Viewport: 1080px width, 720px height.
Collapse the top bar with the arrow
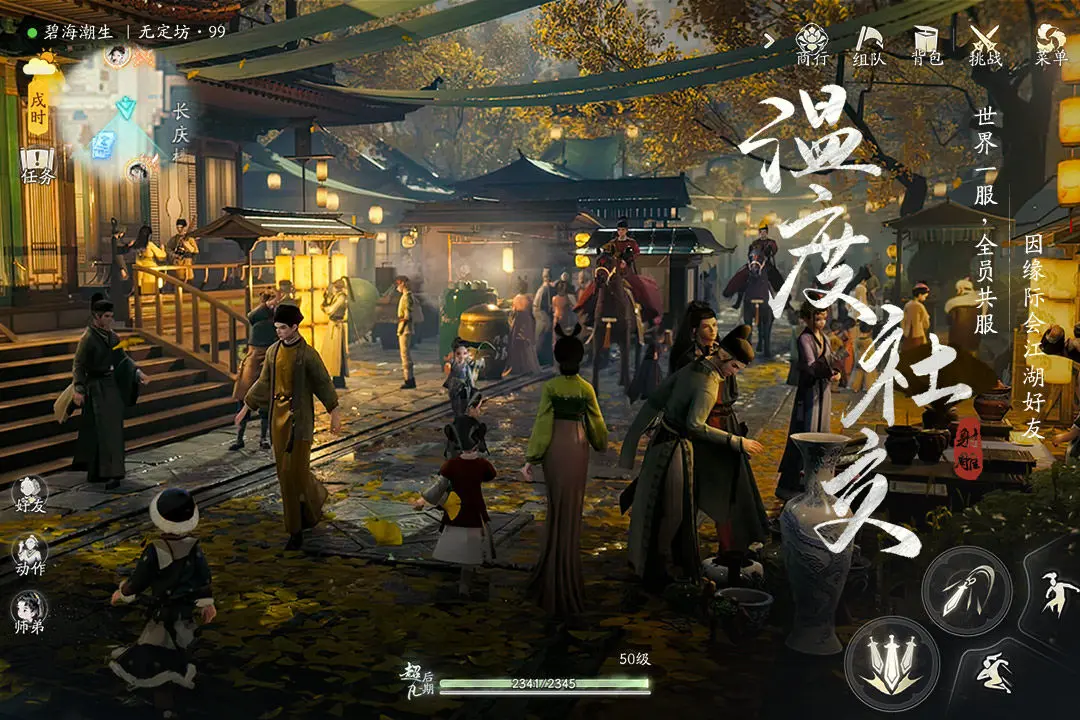click(x=769, y=40)
